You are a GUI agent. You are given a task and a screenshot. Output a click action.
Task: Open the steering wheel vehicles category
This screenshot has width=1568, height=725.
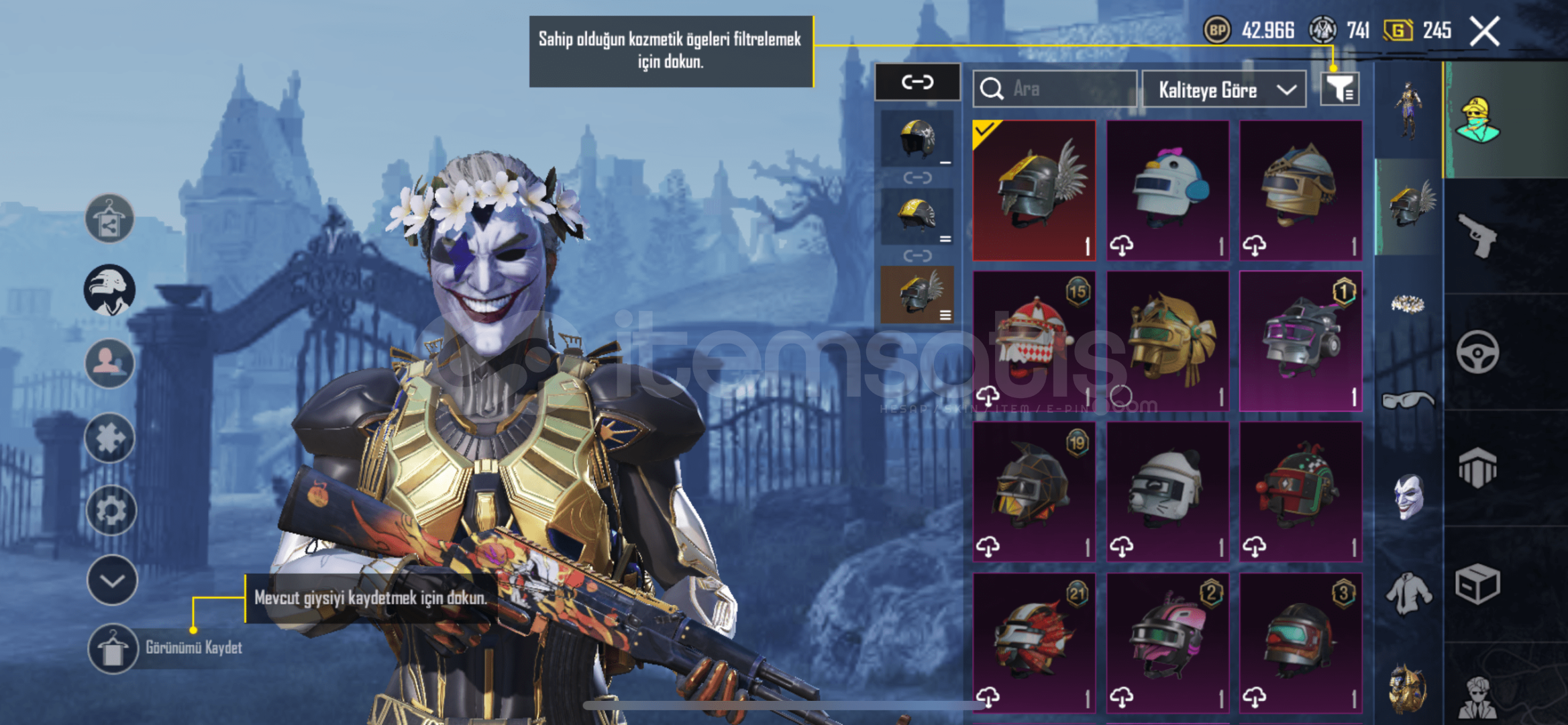(x=1478, y=352)
